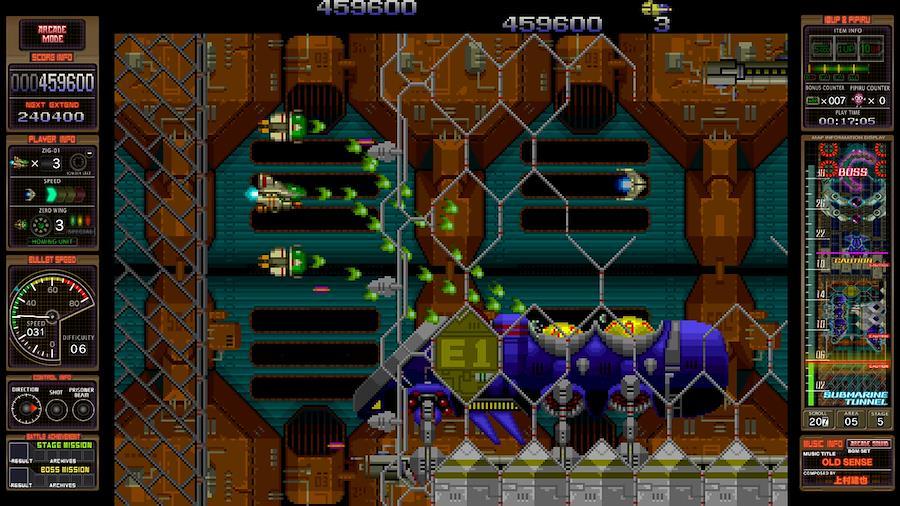
Task: Click the prisoner beam indicator
Action: coord(81,408)
